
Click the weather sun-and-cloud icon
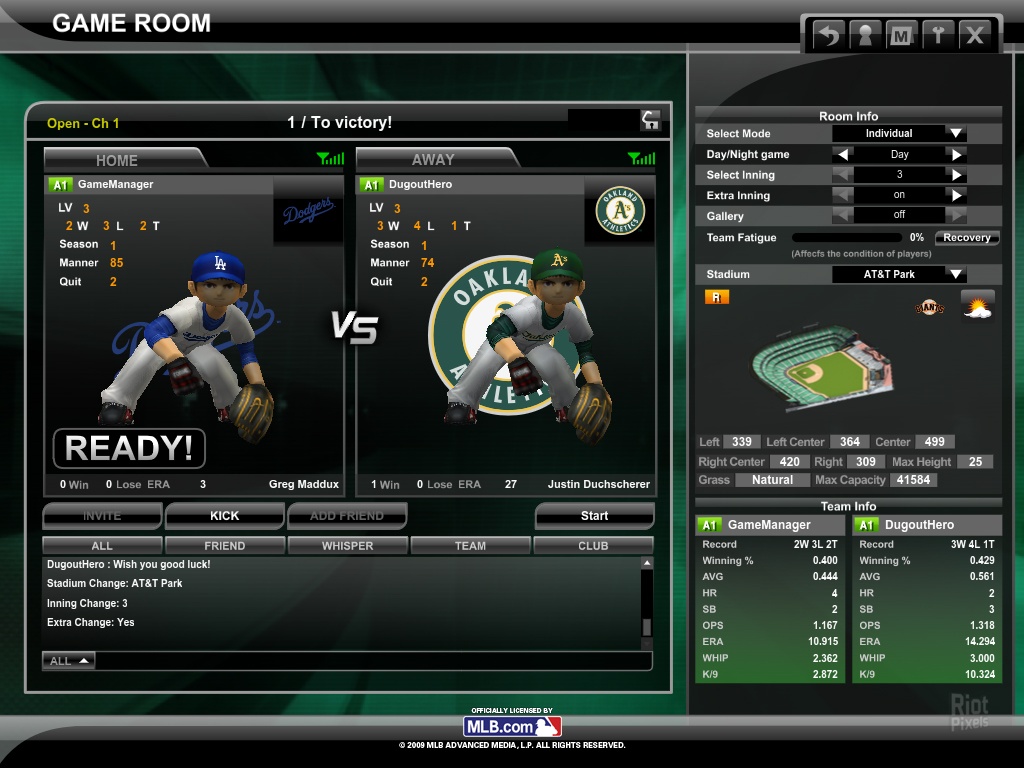pyautogui.click(x=977, y=305)
